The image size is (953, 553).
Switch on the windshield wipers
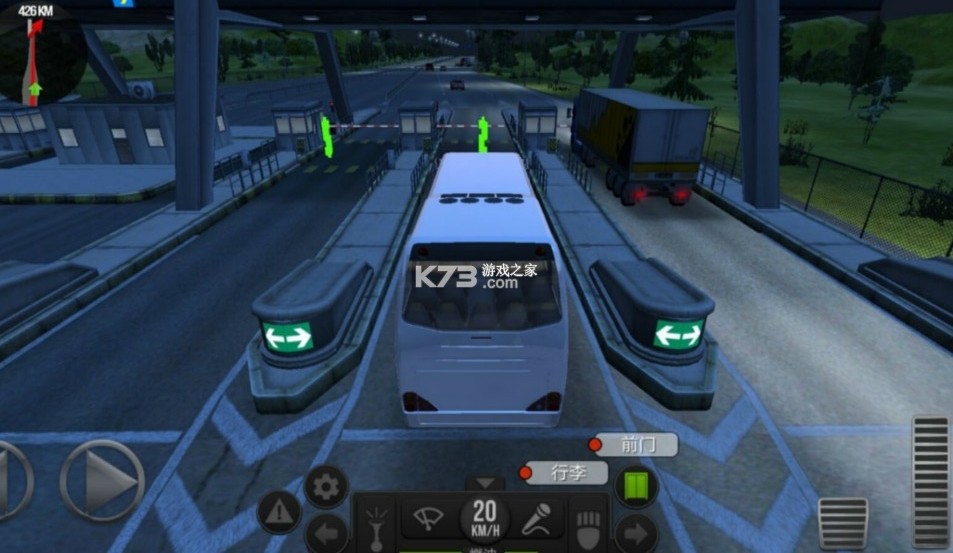tap(426, 518)
